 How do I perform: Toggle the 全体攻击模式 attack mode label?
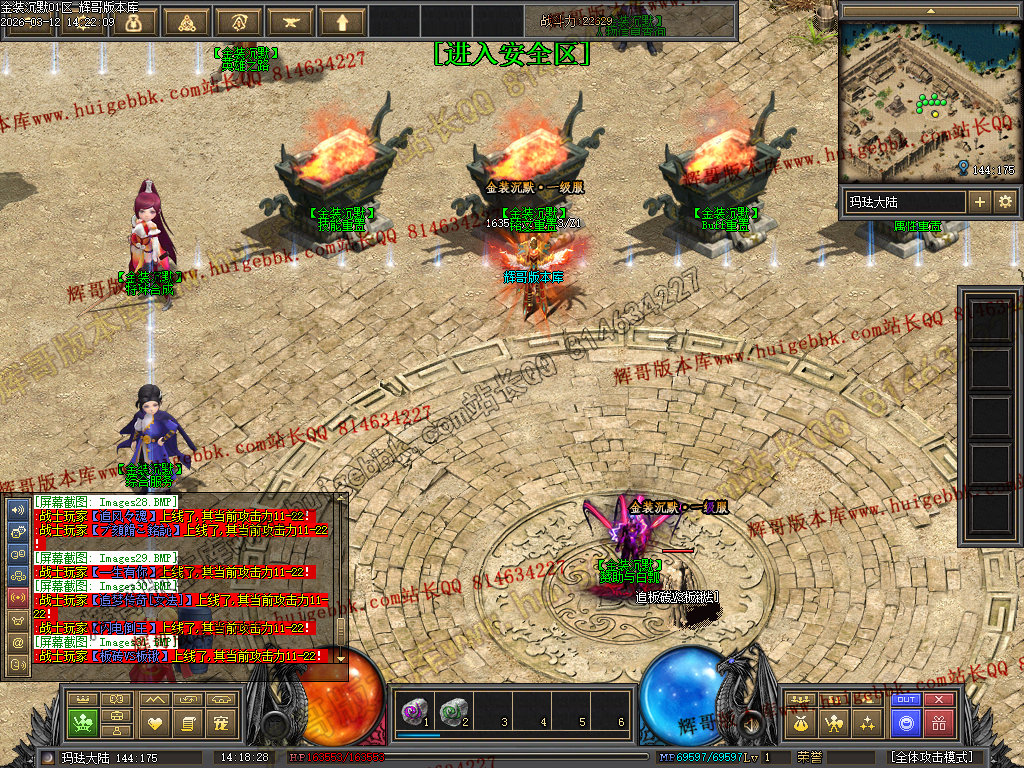point(932,757)
